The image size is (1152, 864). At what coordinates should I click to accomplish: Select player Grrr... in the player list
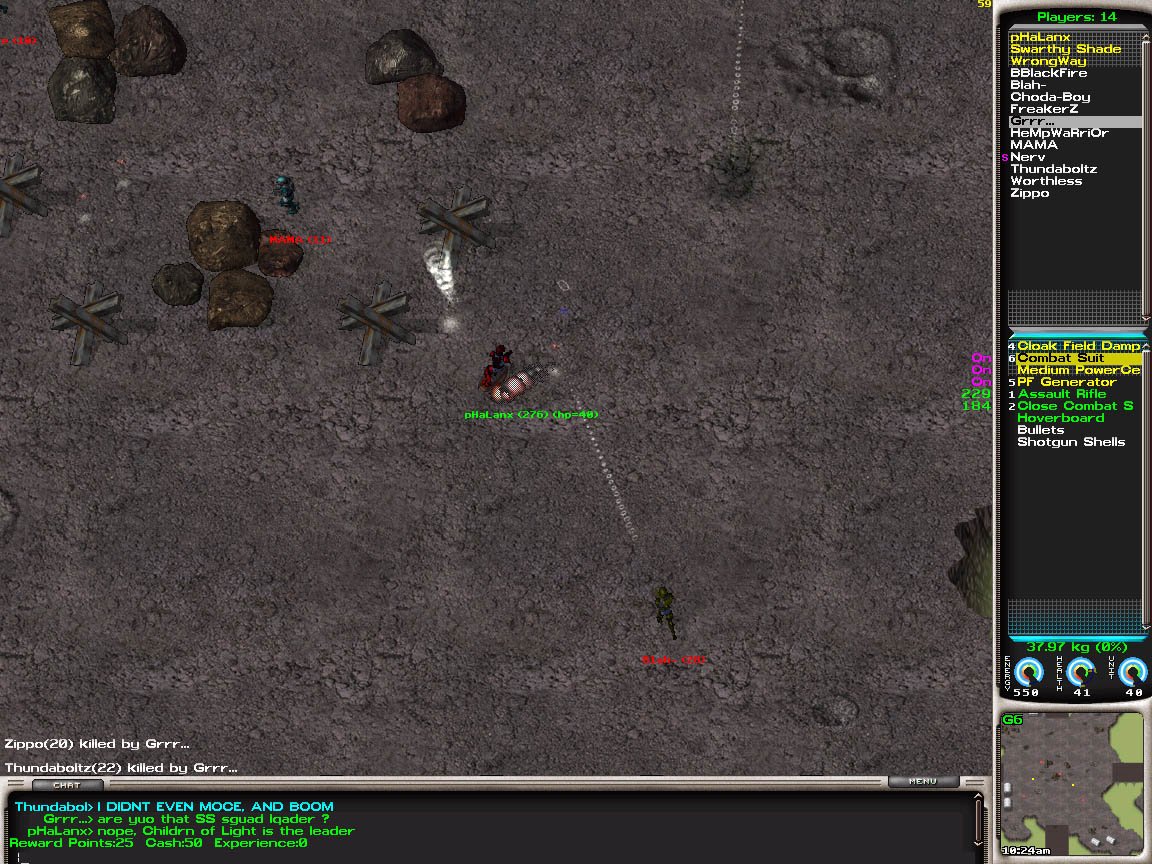click(1033, 121)
